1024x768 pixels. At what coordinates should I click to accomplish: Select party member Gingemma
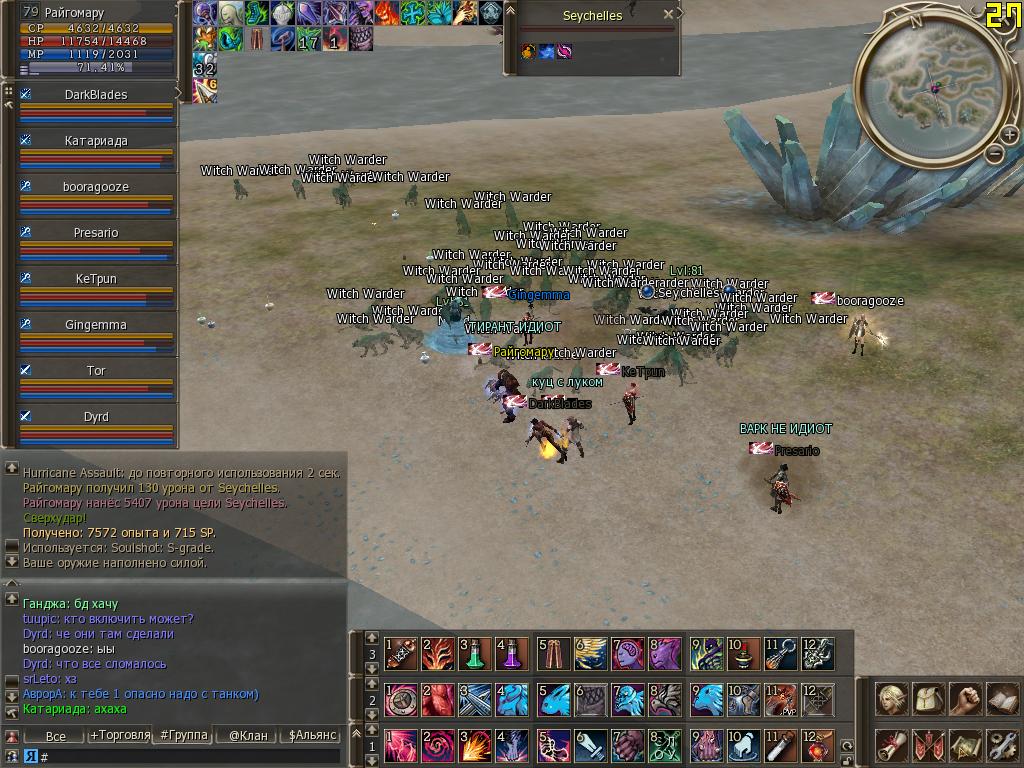(x=96, y=325)
